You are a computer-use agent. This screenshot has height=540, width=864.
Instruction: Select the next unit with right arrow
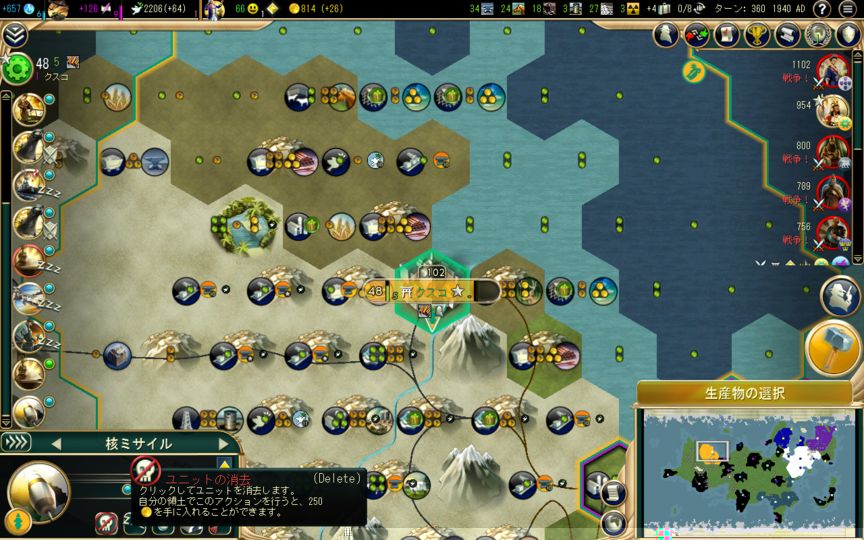click(x=224, y=443)
